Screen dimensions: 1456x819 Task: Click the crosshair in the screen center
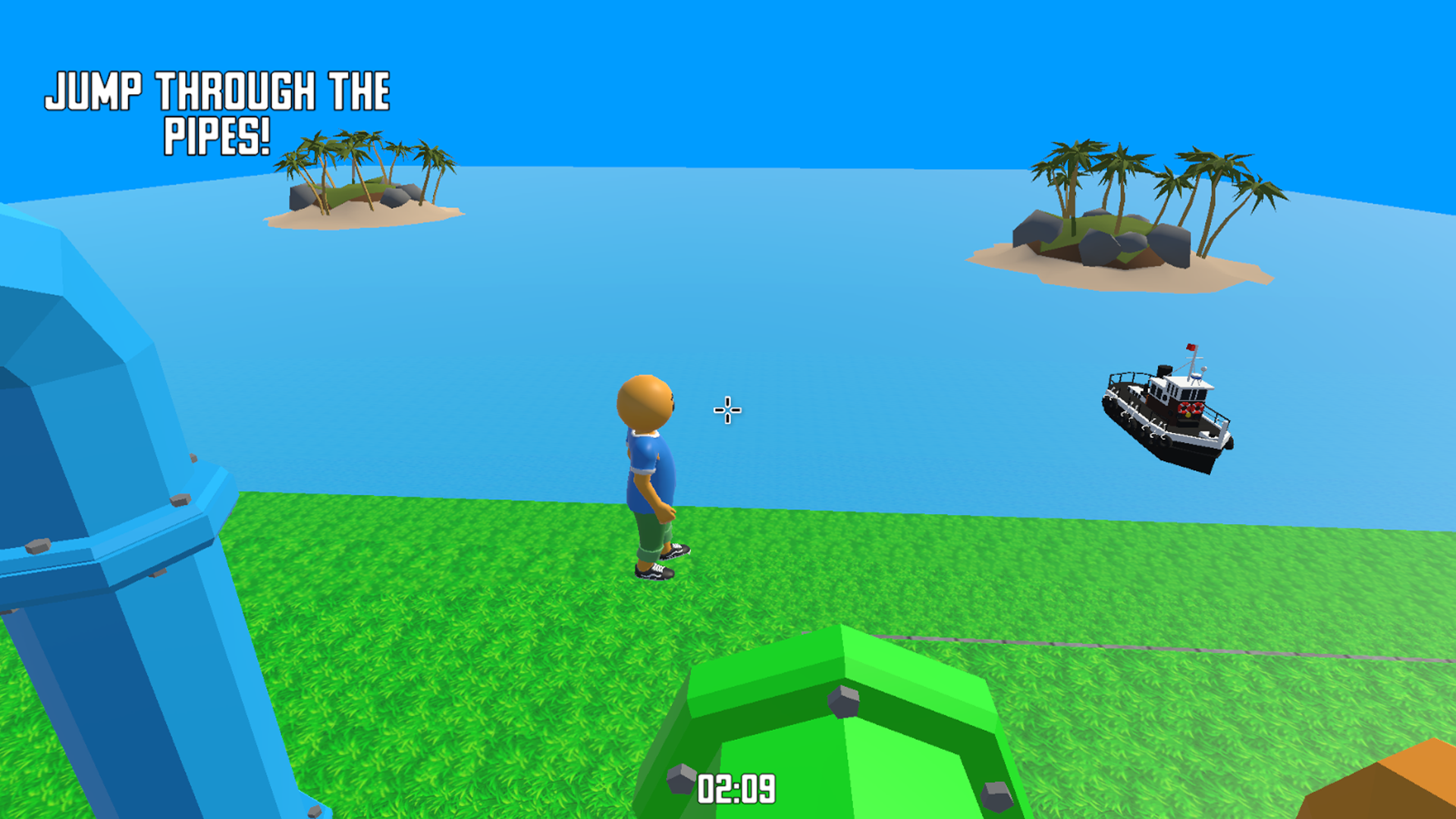[x=726, y=409]
